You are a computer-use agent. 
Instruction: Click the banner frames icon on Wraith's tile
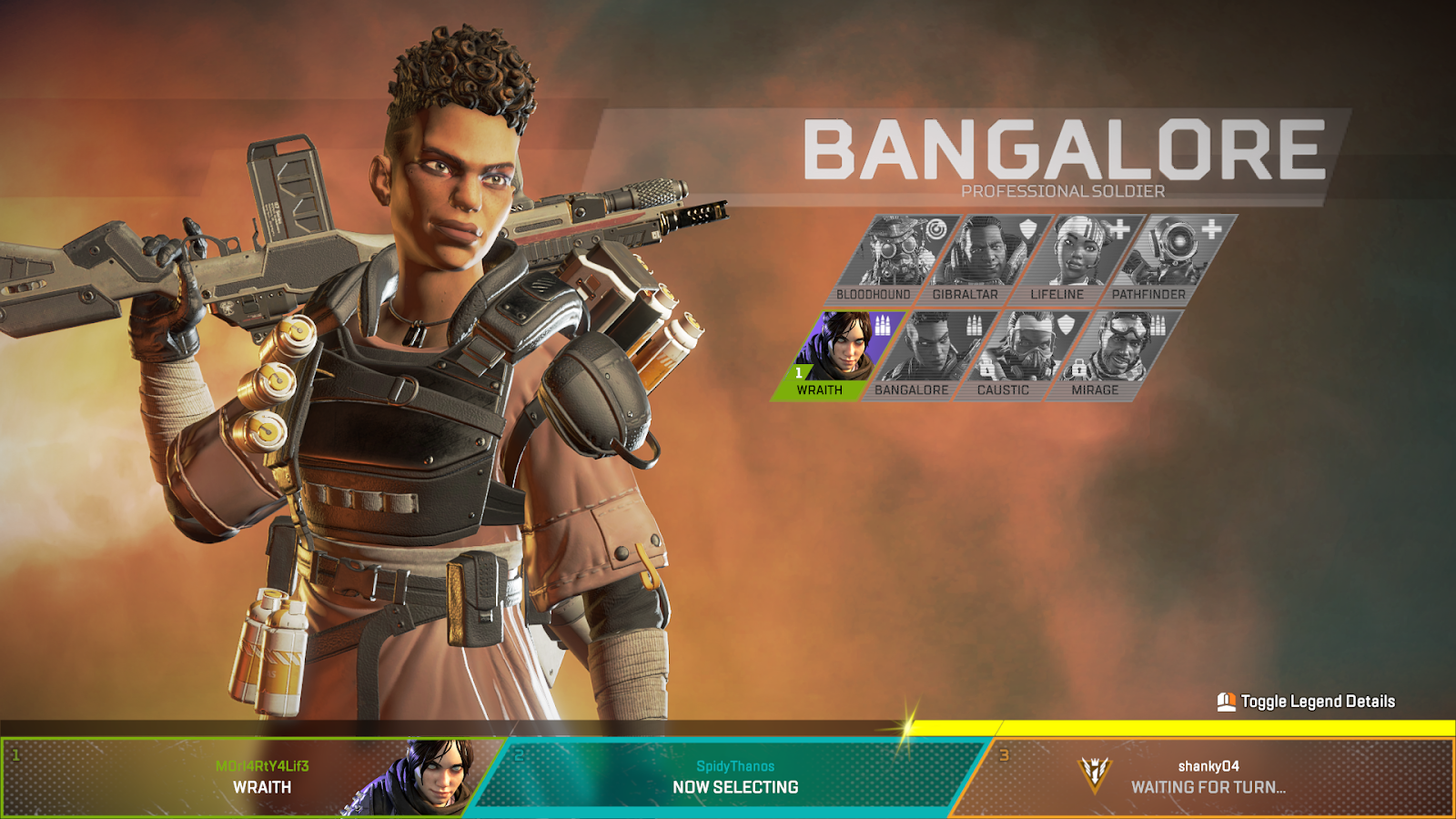coord(882,324)
